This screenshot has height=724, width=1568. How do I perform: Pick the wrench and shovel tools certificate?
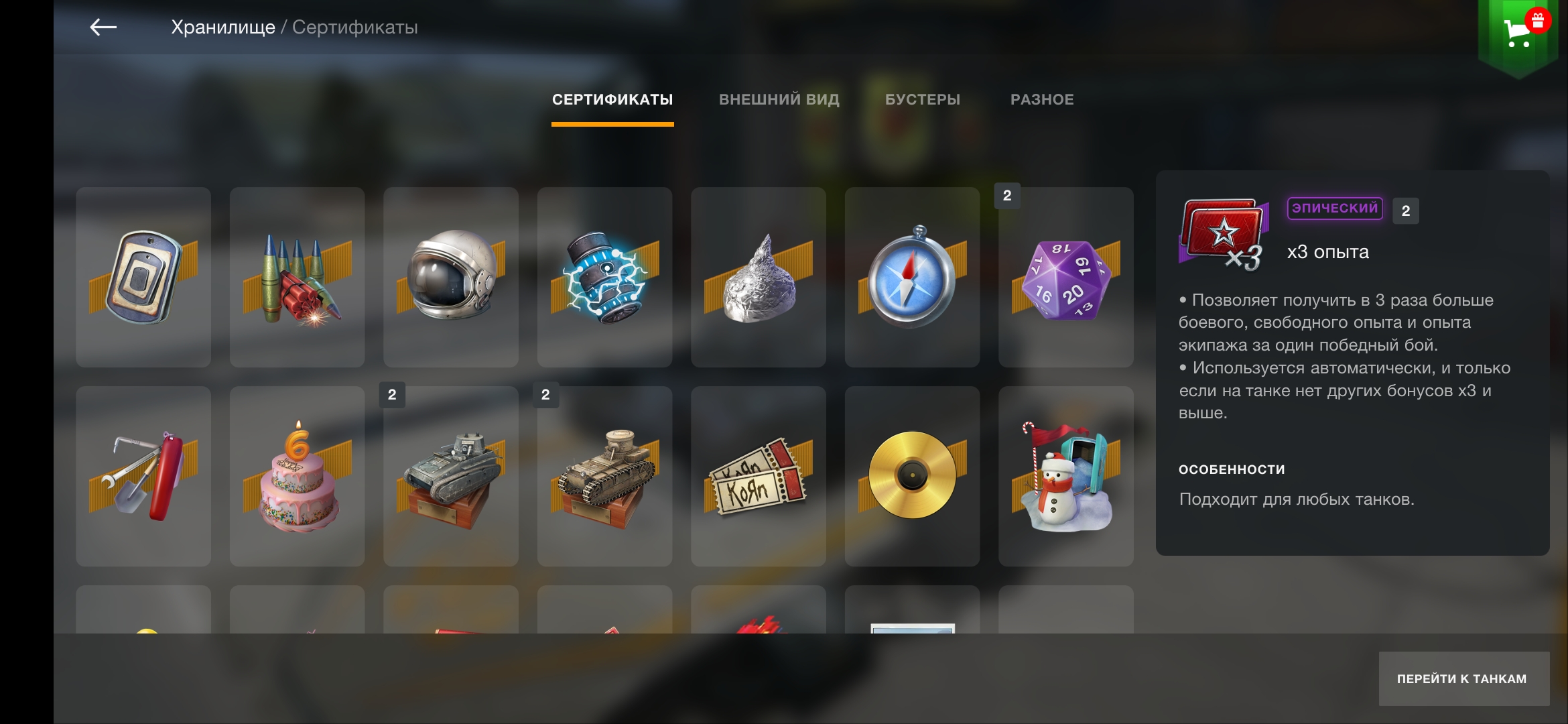pyautogui.click(x=143, y=476)
